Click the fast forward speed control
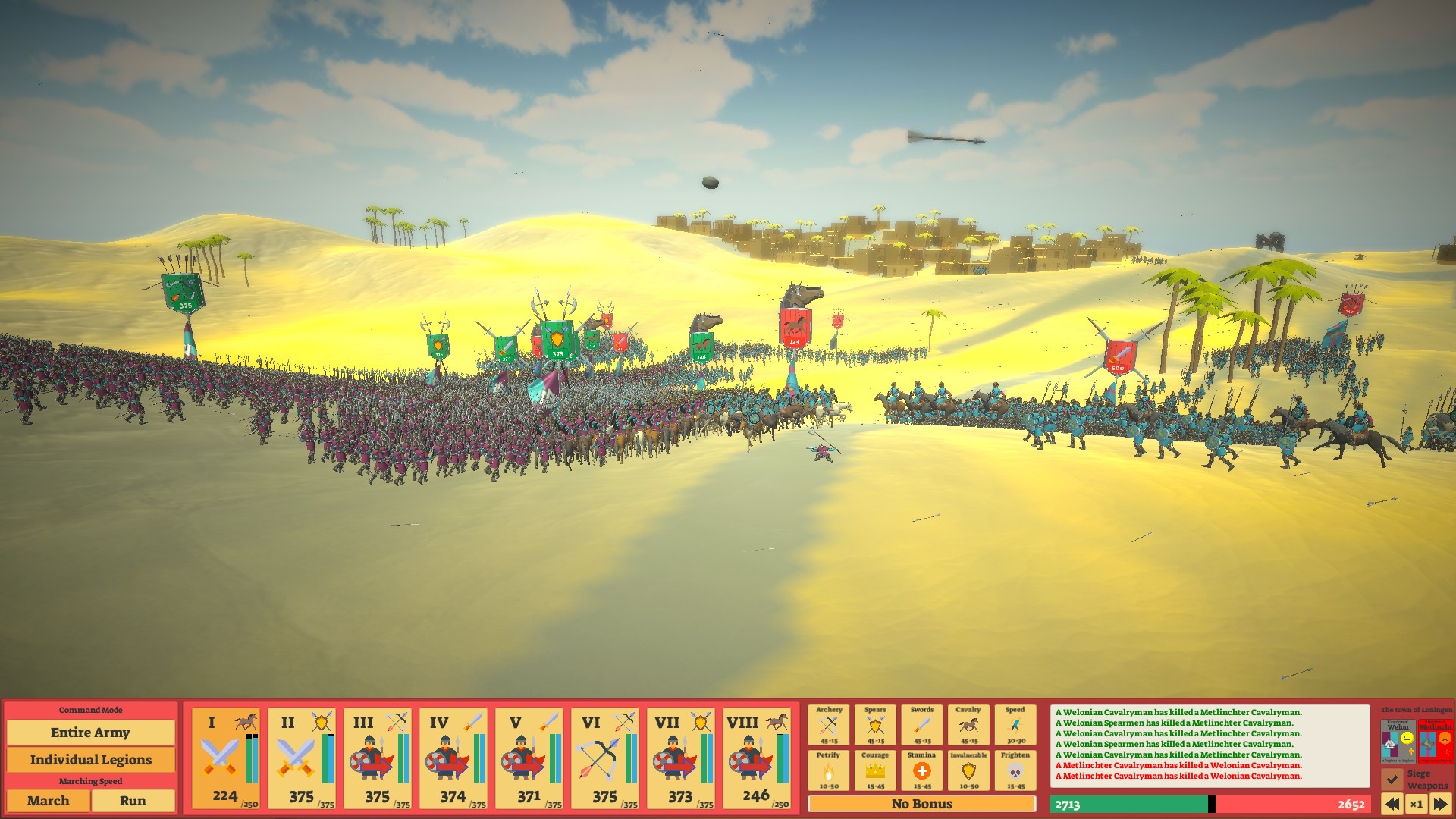Image resolution: width=1456 pixels, height=819 pixels. click(1443, 805)
